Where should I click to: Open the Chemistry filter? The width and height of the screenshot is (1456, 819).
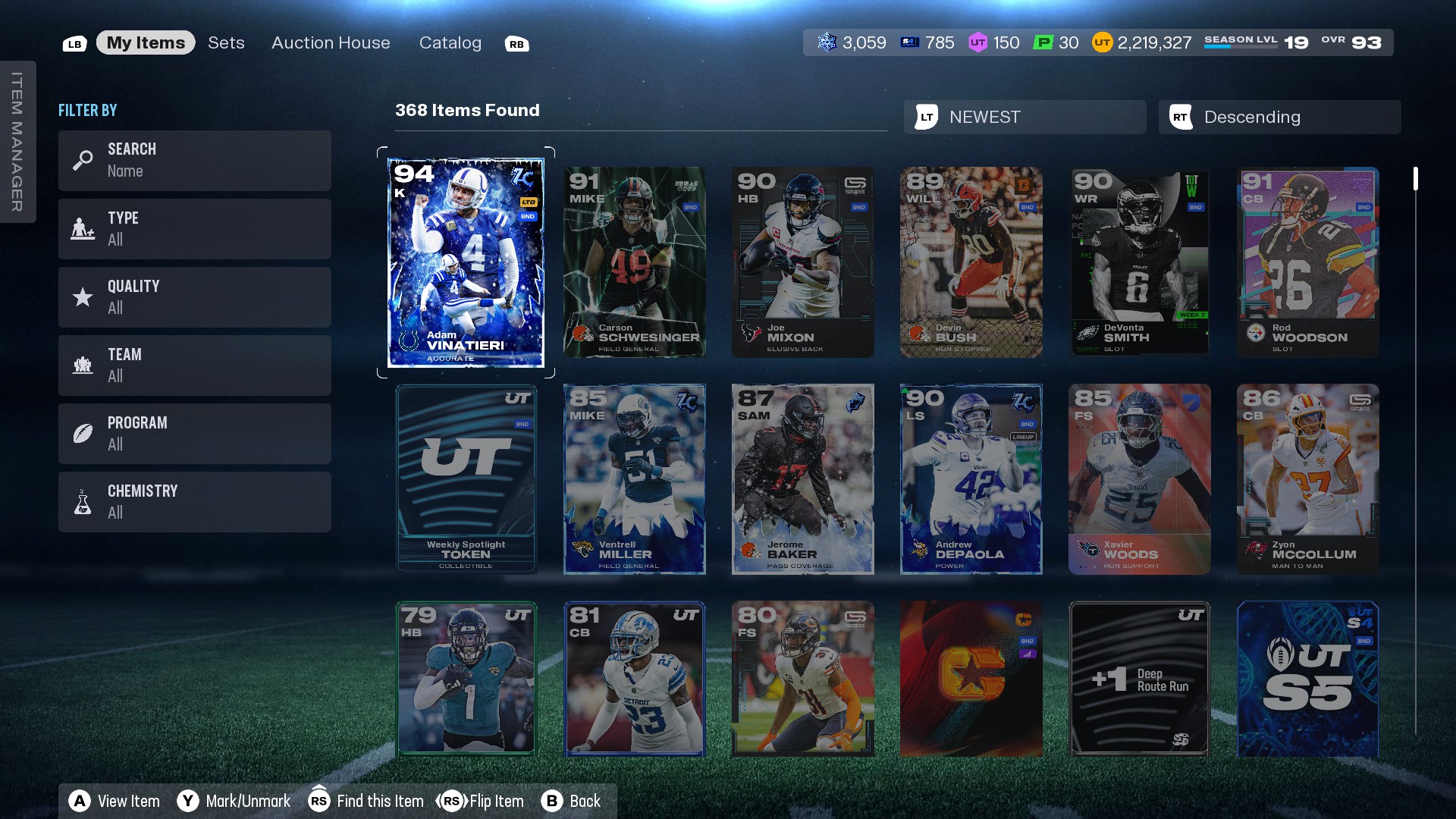194,501
